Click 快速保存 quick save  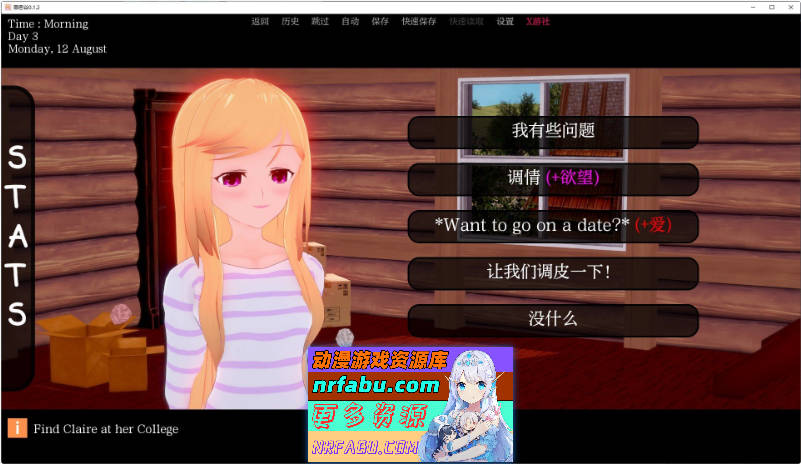(x=418, y=21)
